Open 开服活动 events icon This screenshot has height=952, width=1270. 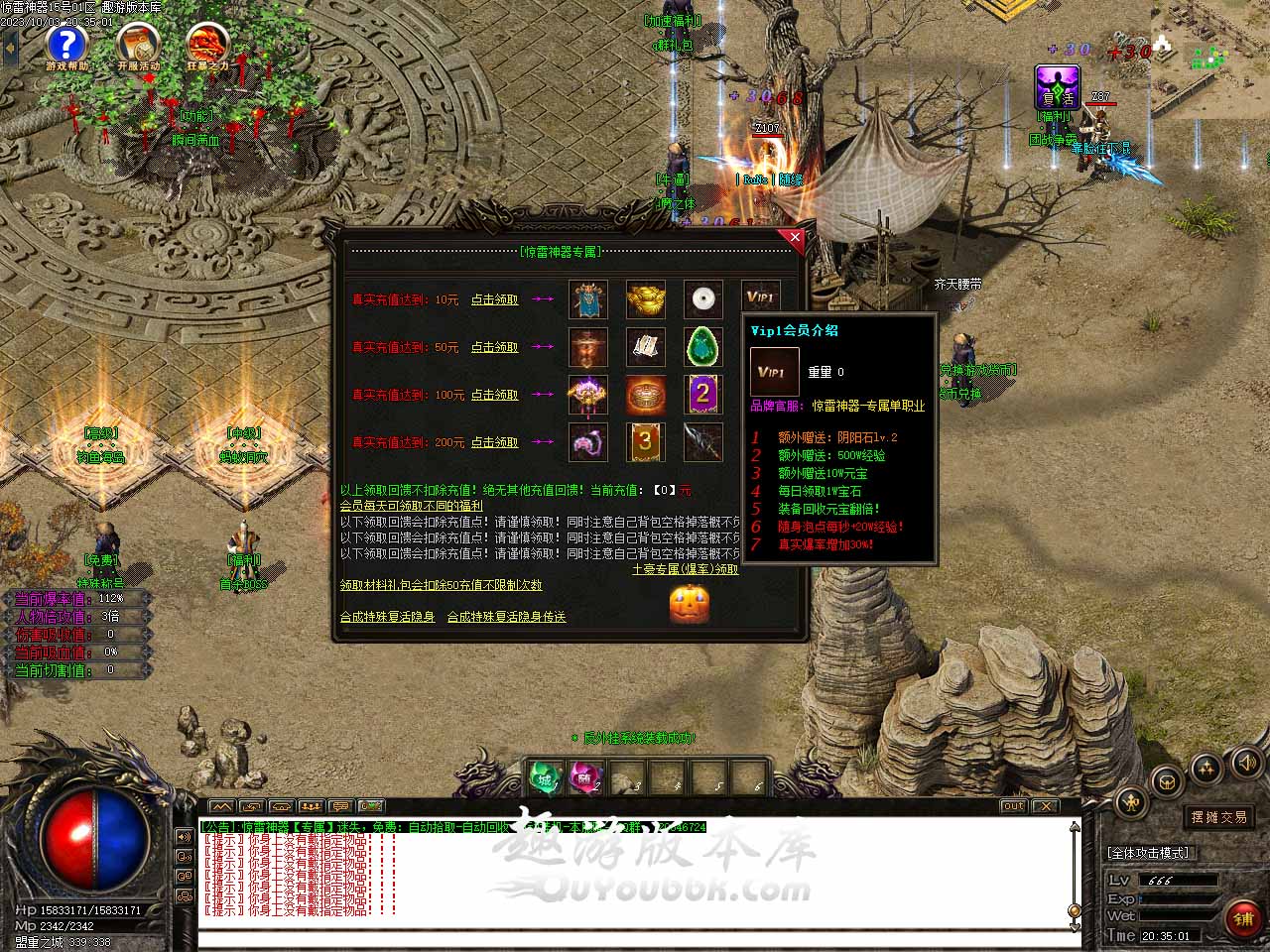pos(138,45)
